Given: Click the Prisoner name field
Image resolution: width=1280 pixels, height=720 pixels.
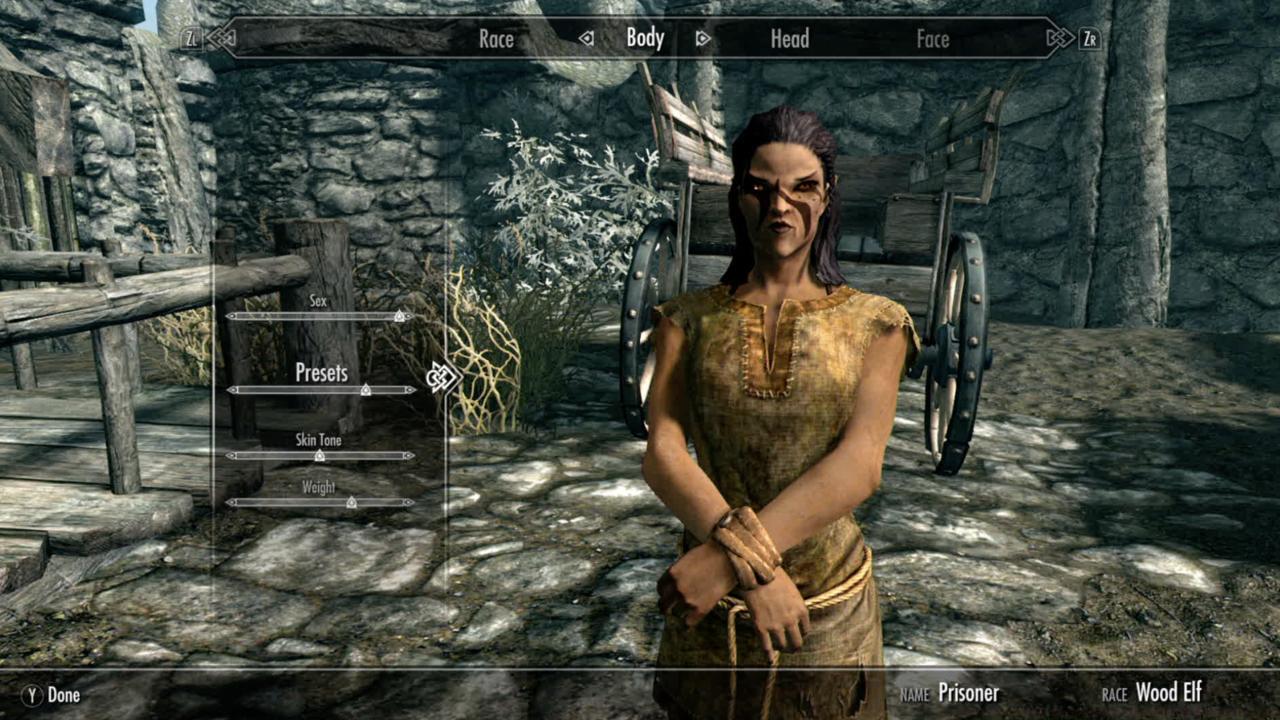Looking at the screenshot, I should tap(969, 691).
